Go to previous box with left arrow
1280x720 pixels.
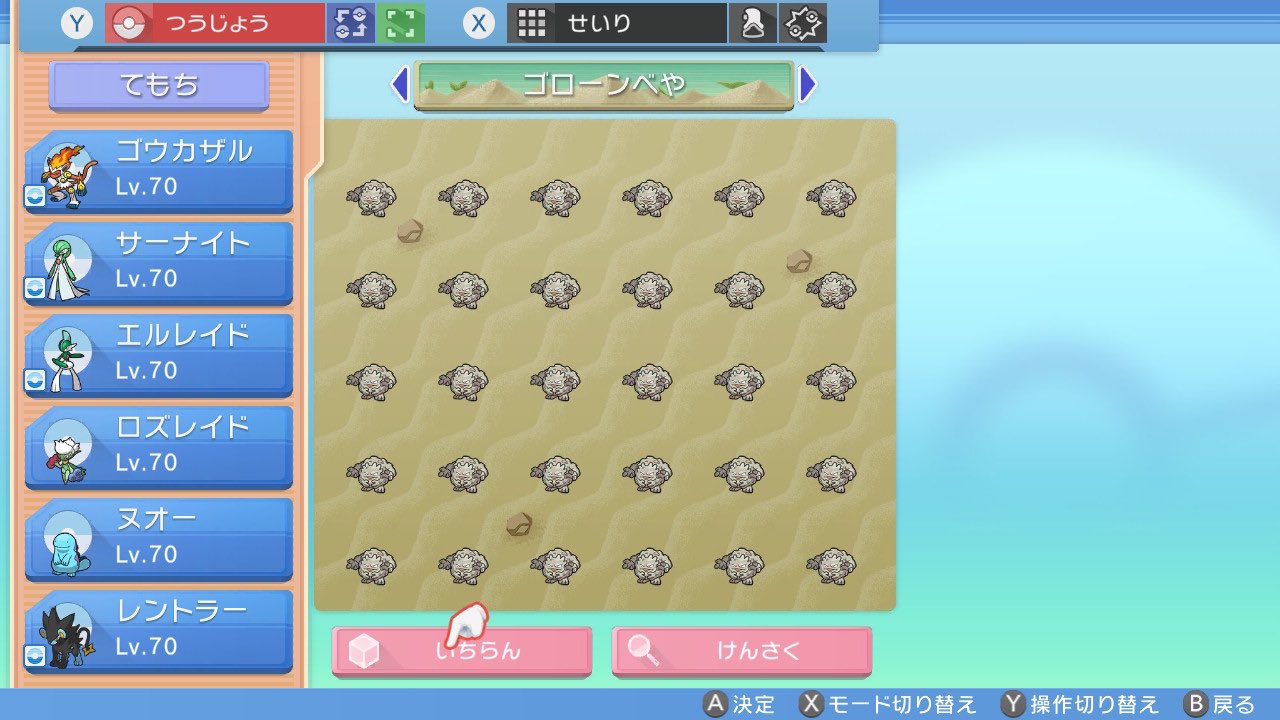coord(400,84)
